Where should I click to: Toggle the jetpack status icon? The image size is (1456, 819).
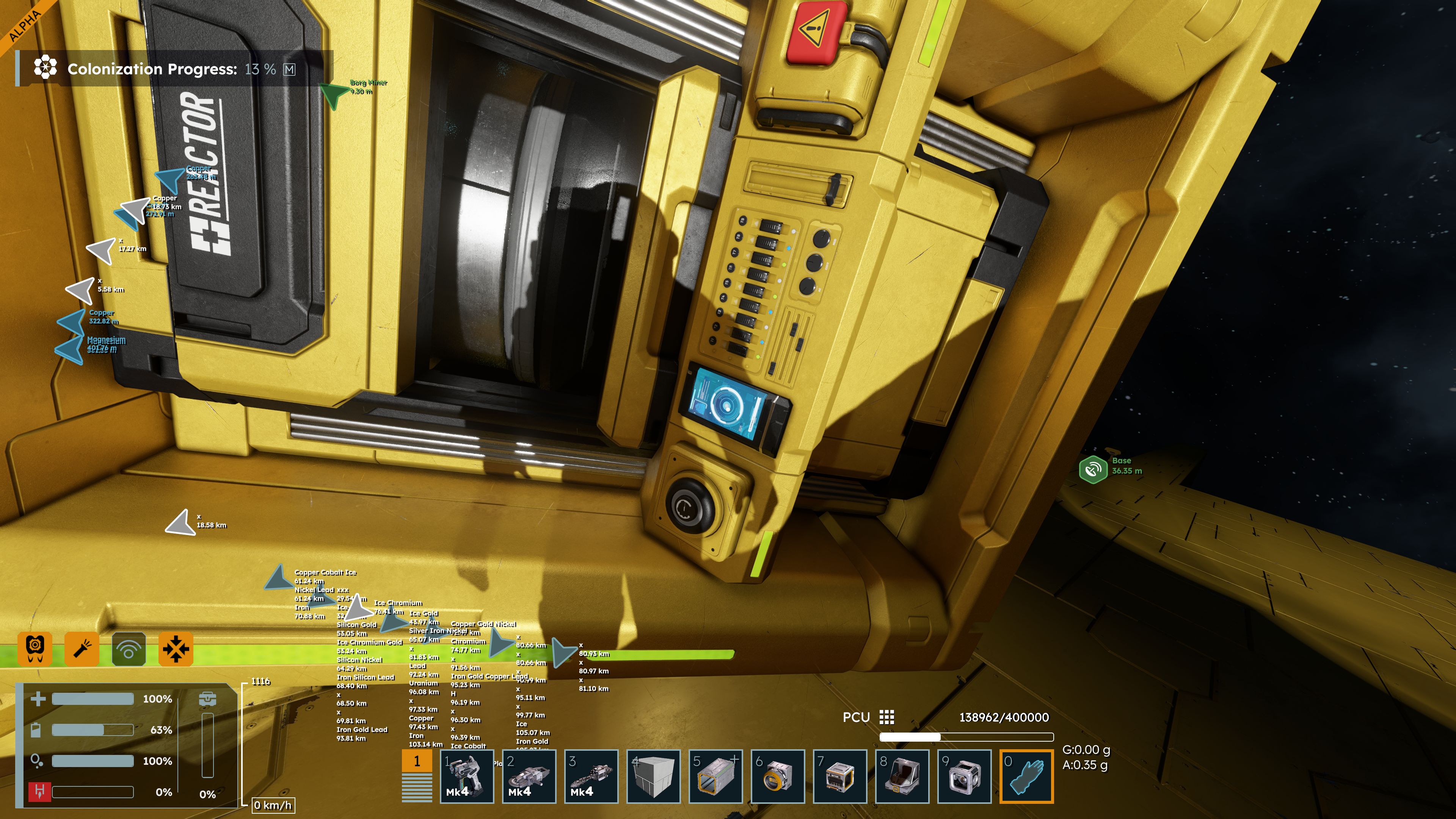coord(35,649)
